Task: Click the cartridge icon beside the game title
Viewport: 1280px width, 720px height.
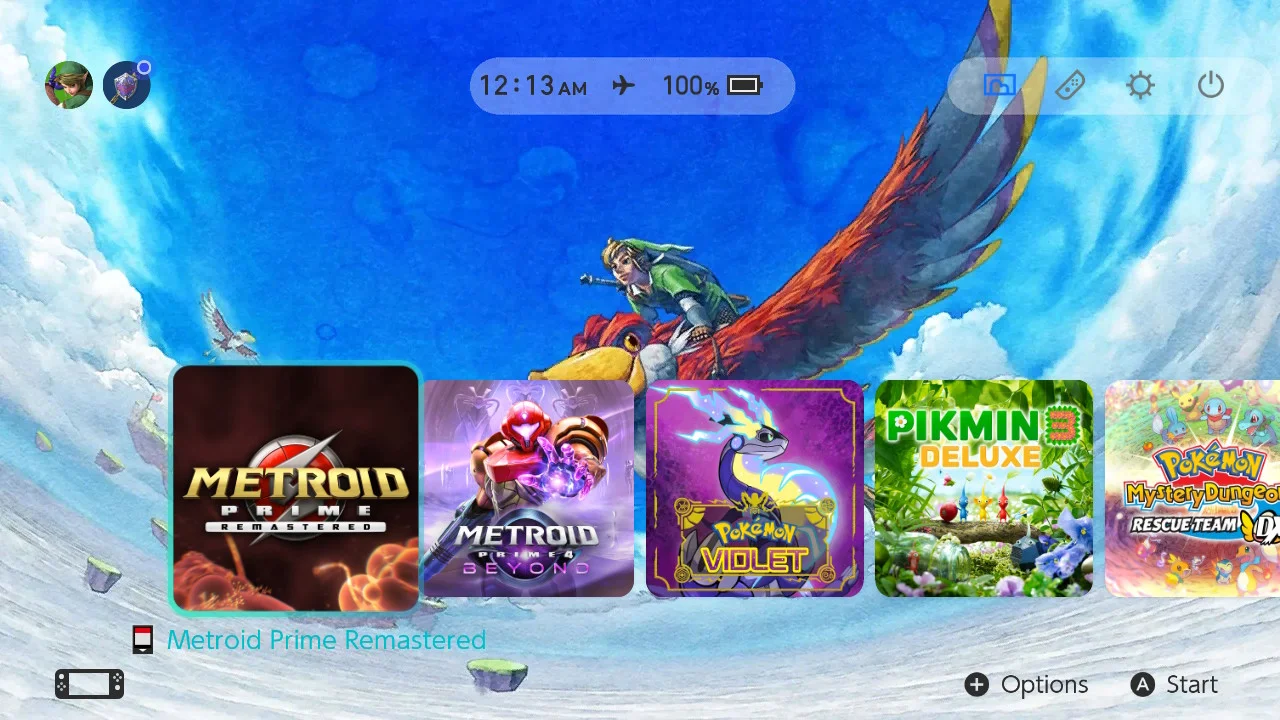Action: click(x=142, y=638)
